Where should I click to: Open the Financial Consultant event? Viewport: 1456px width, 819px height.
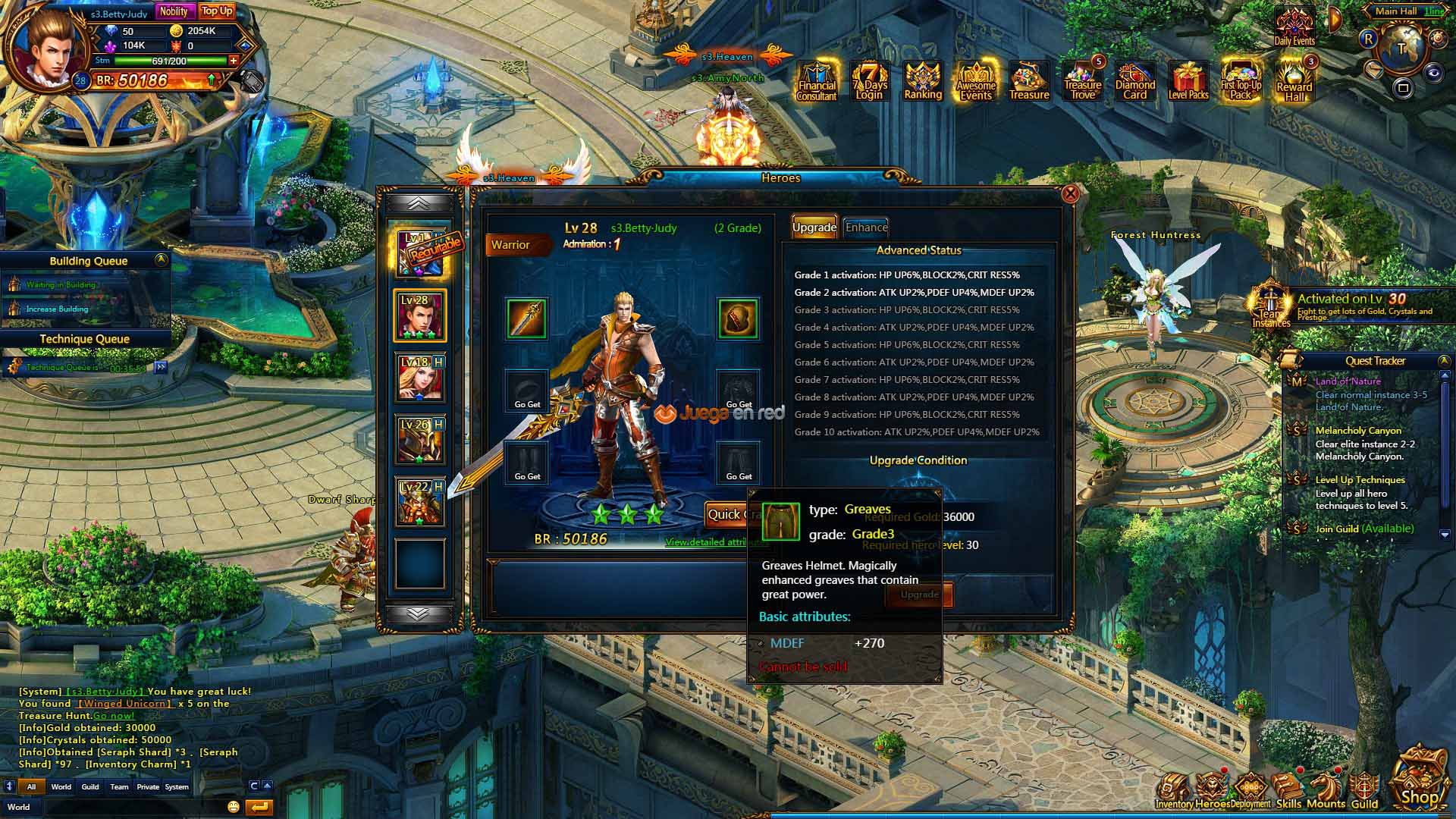pos(817,81)
